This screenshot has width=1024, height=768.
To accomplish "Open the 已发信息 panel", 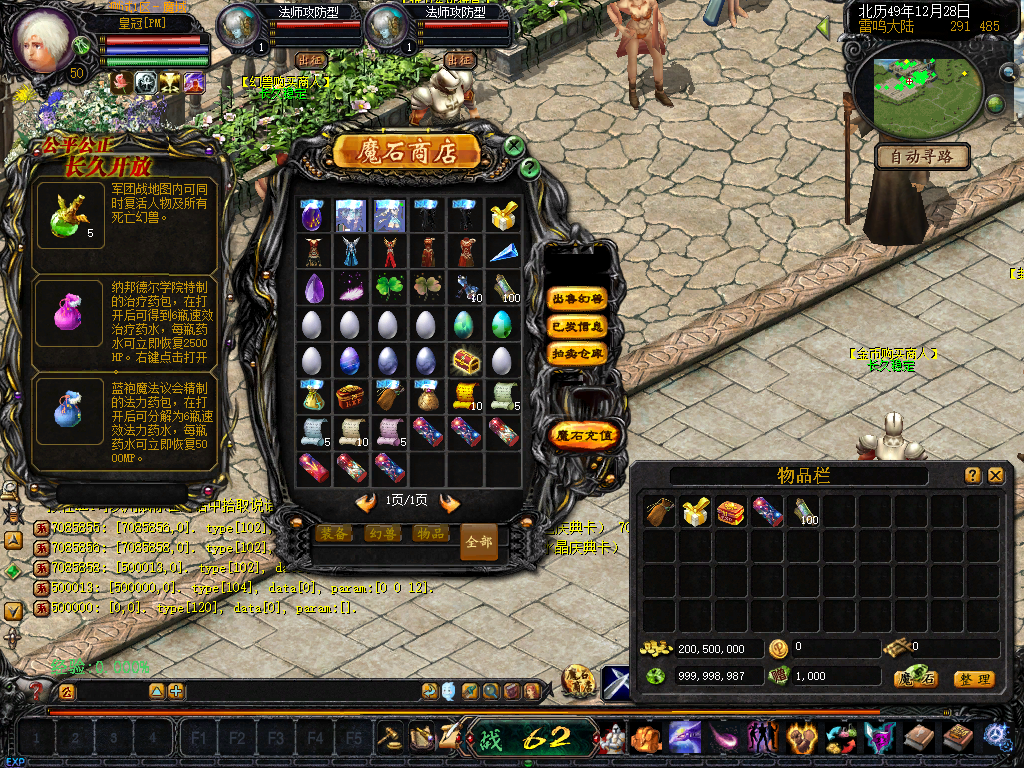I will point(578,326).
